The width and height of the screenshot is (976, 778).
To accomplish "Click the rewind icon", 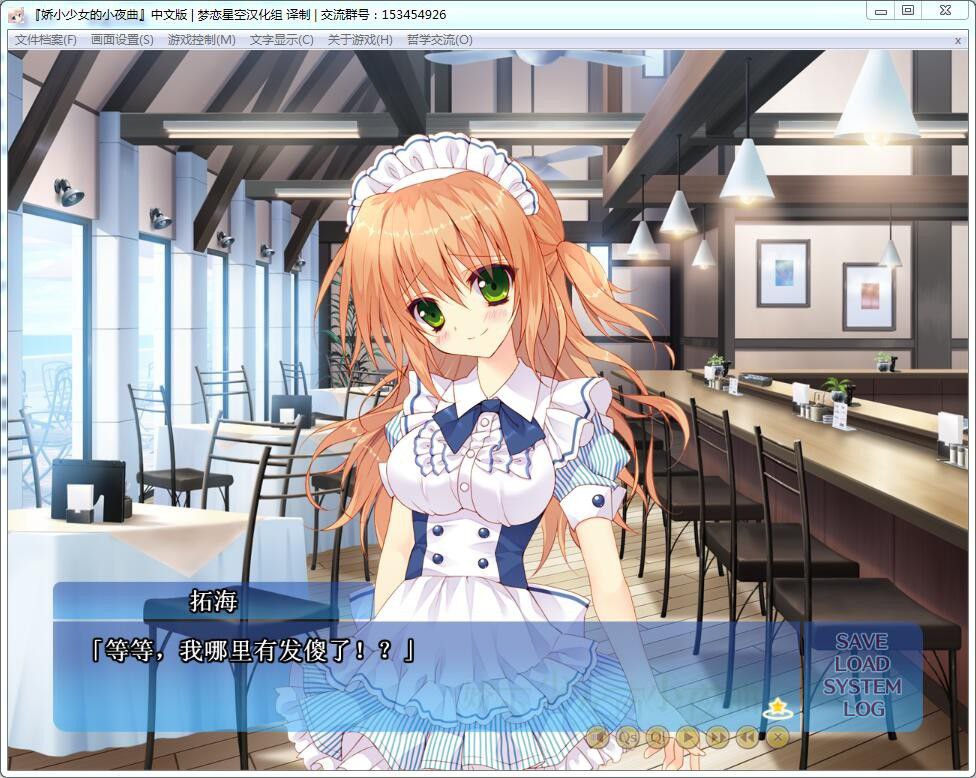I will point(748,737).
